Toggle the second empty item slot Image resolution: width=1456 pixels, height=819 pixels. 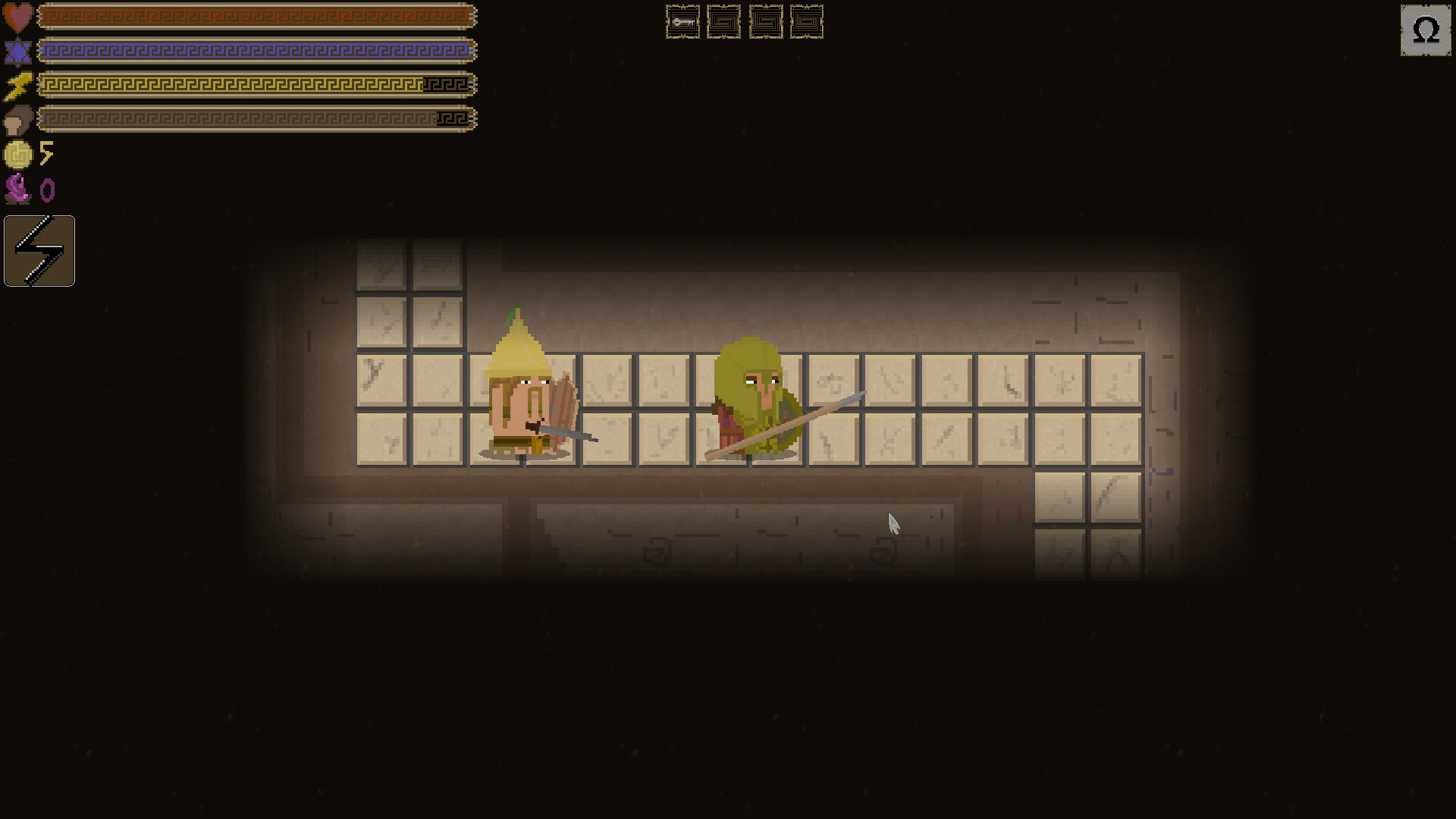coord(725,23)
